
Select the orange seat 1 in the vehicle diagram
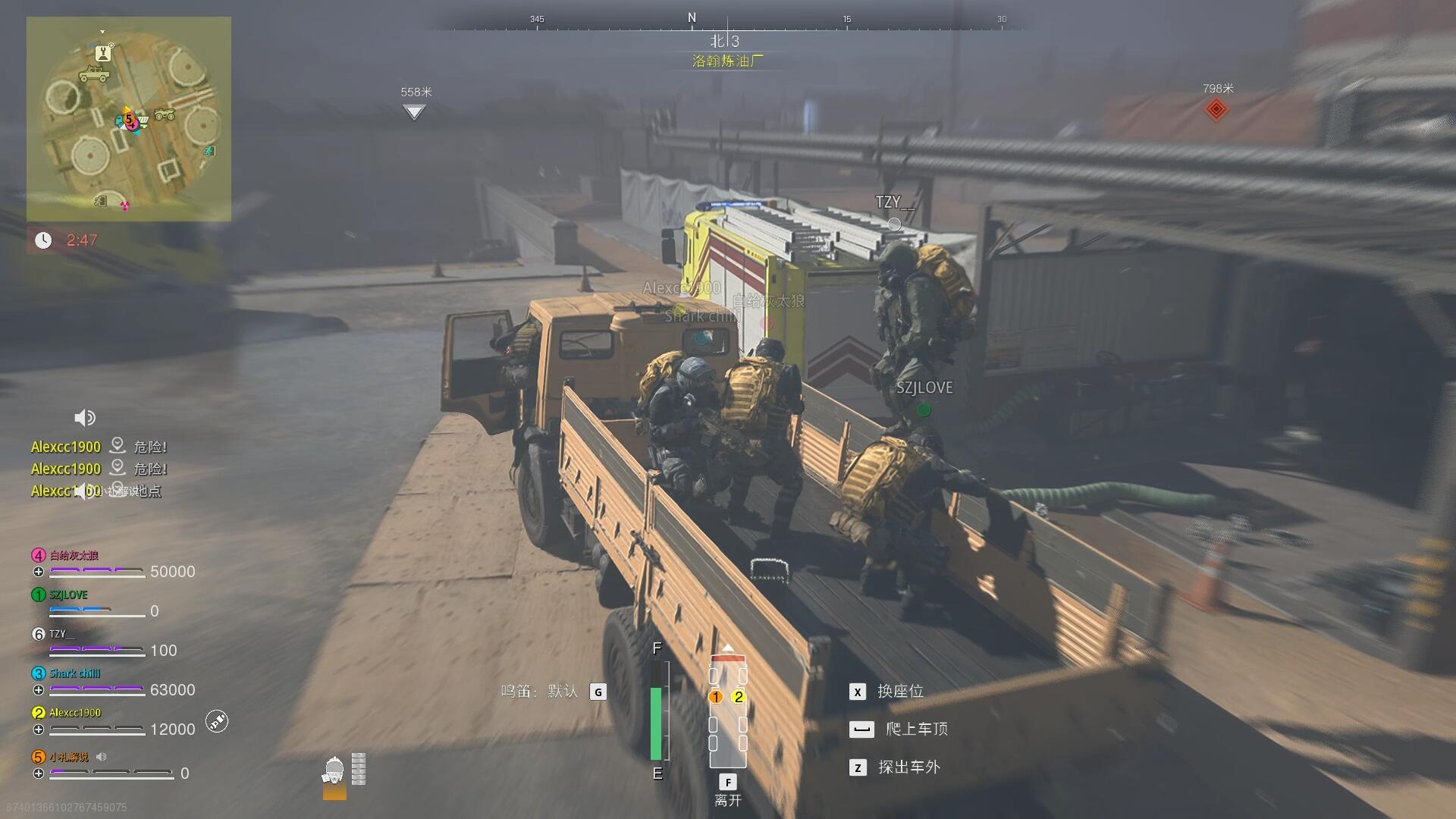click(x=715, y=697)
